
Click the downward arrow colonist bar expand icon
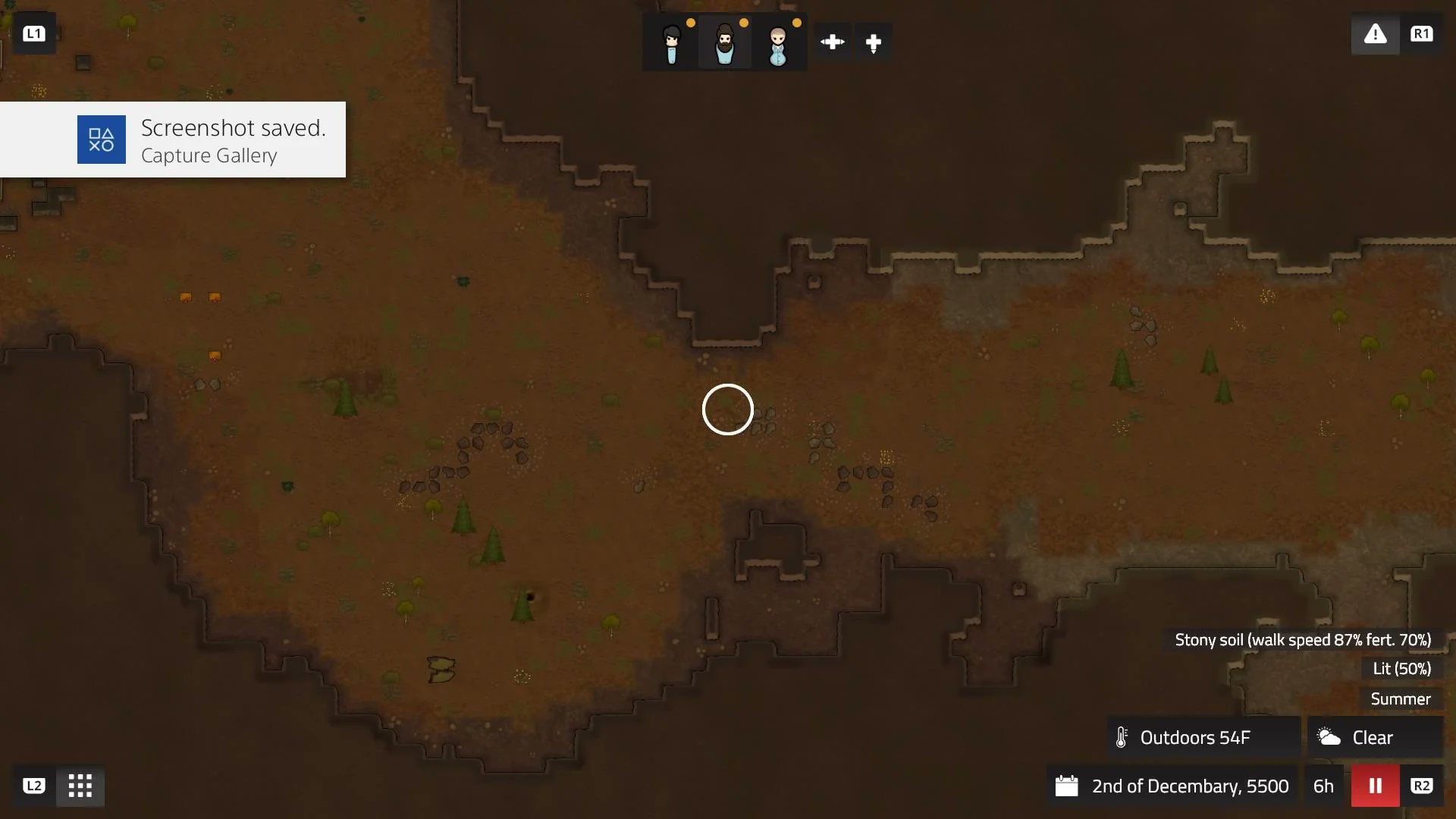(874, 42)
